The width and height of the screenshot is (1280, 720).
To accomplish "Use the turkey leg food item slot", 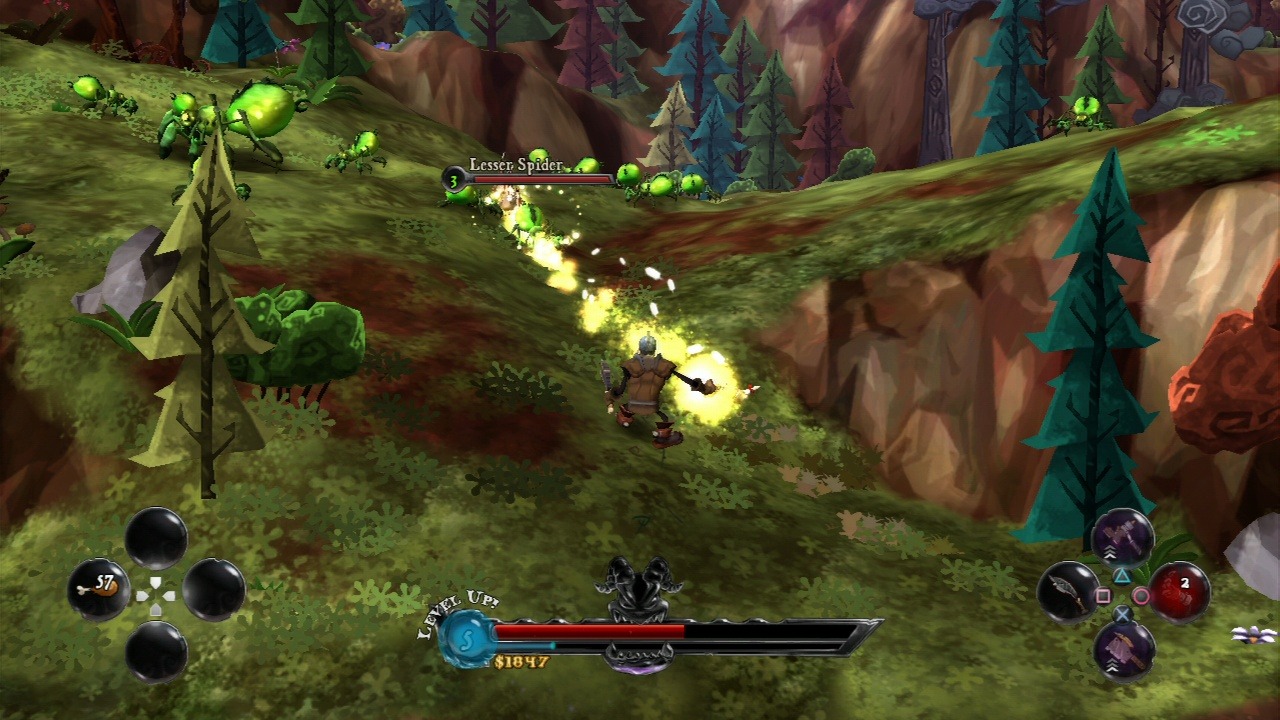I will (99, 588).
